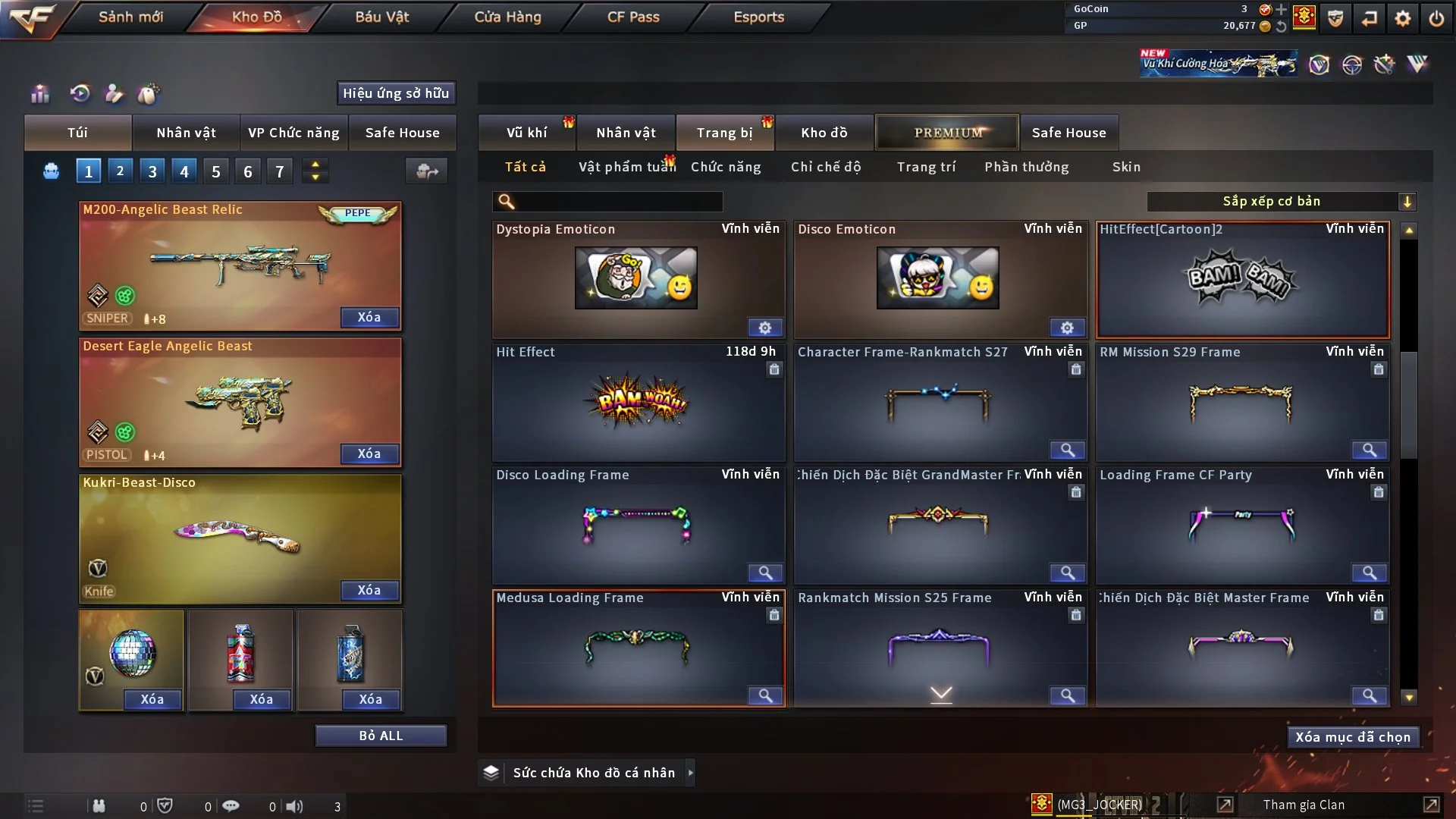This screenshot has height=819, width=1456.
Task: Click the item search field
Action: tap(618, 202)
